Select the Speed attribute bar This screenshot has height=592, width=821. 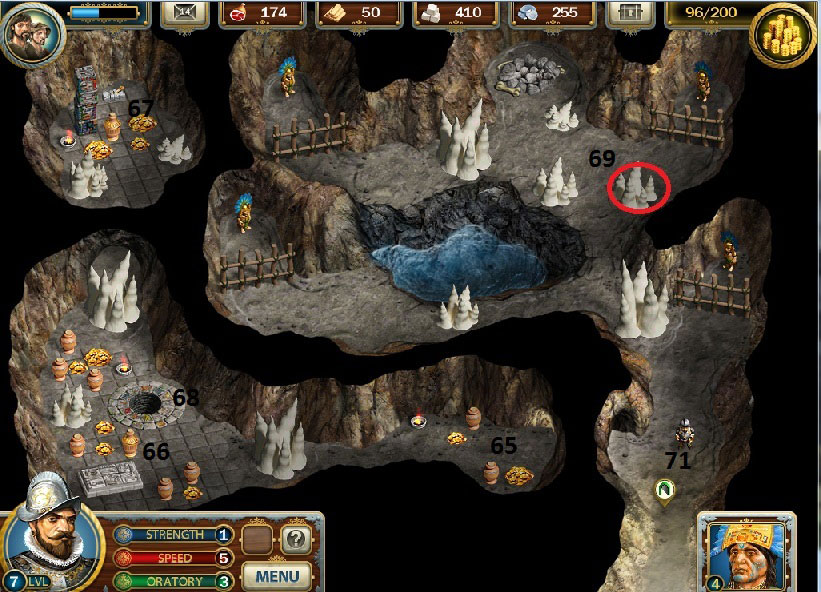point(174,558)
